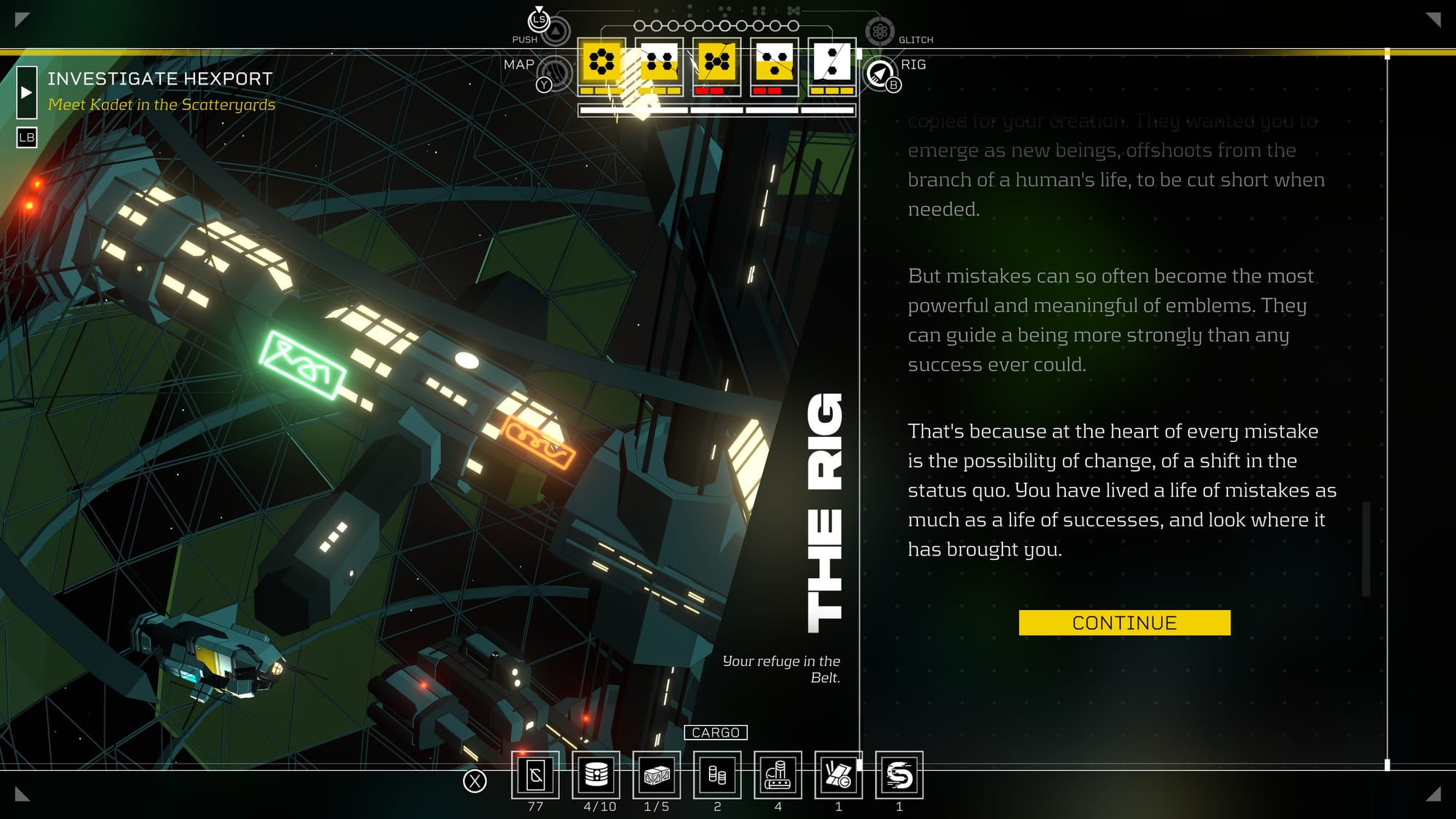The image size is (1456, 819).
Task: Click the story text scrollbar
Action: pyautogui.click(x=1366, y=549)
